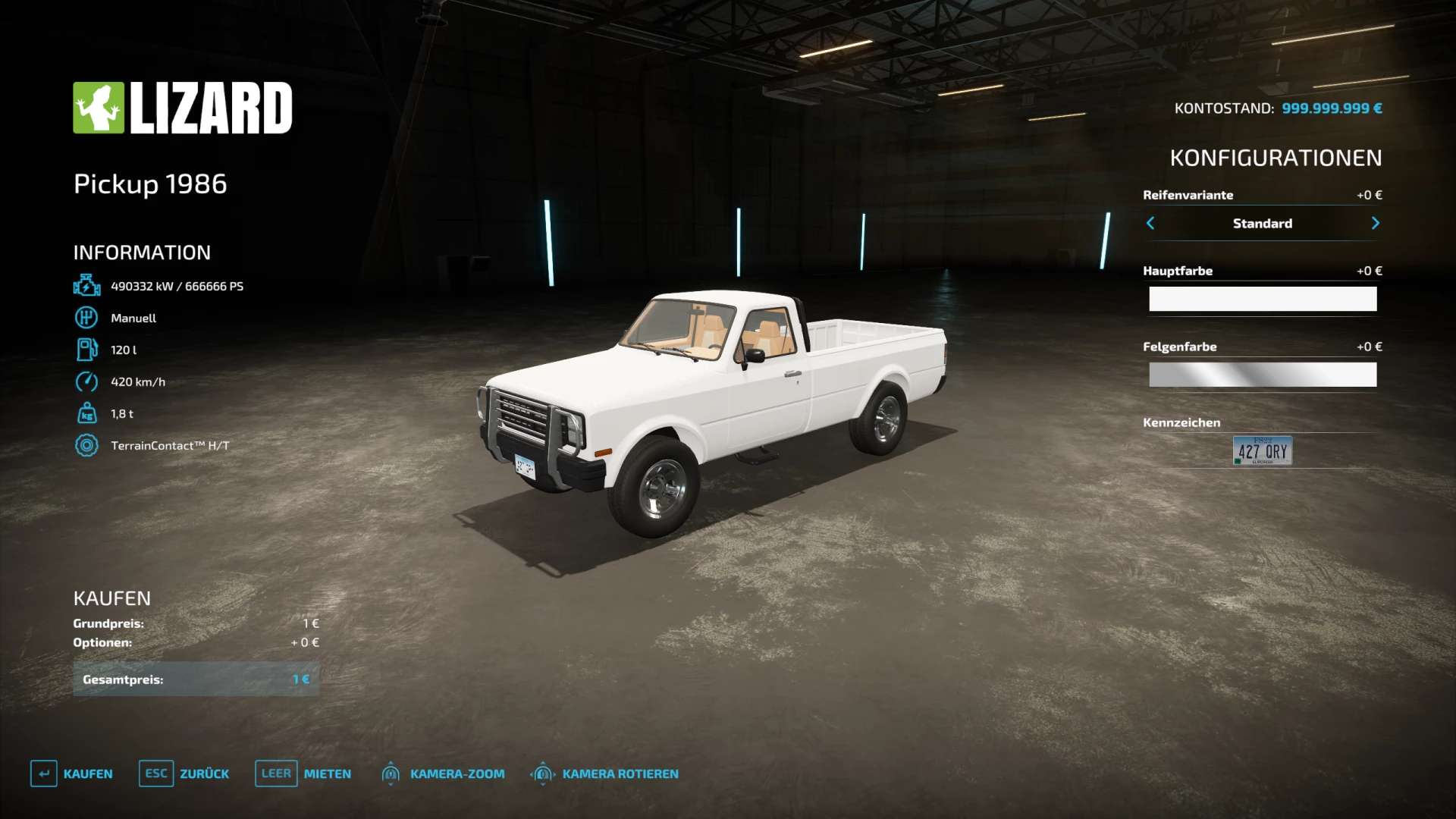This screenshot has width=1456, height=819.
Task: Choose Mieten to lease the vehicle
Action: pos(303,773)
